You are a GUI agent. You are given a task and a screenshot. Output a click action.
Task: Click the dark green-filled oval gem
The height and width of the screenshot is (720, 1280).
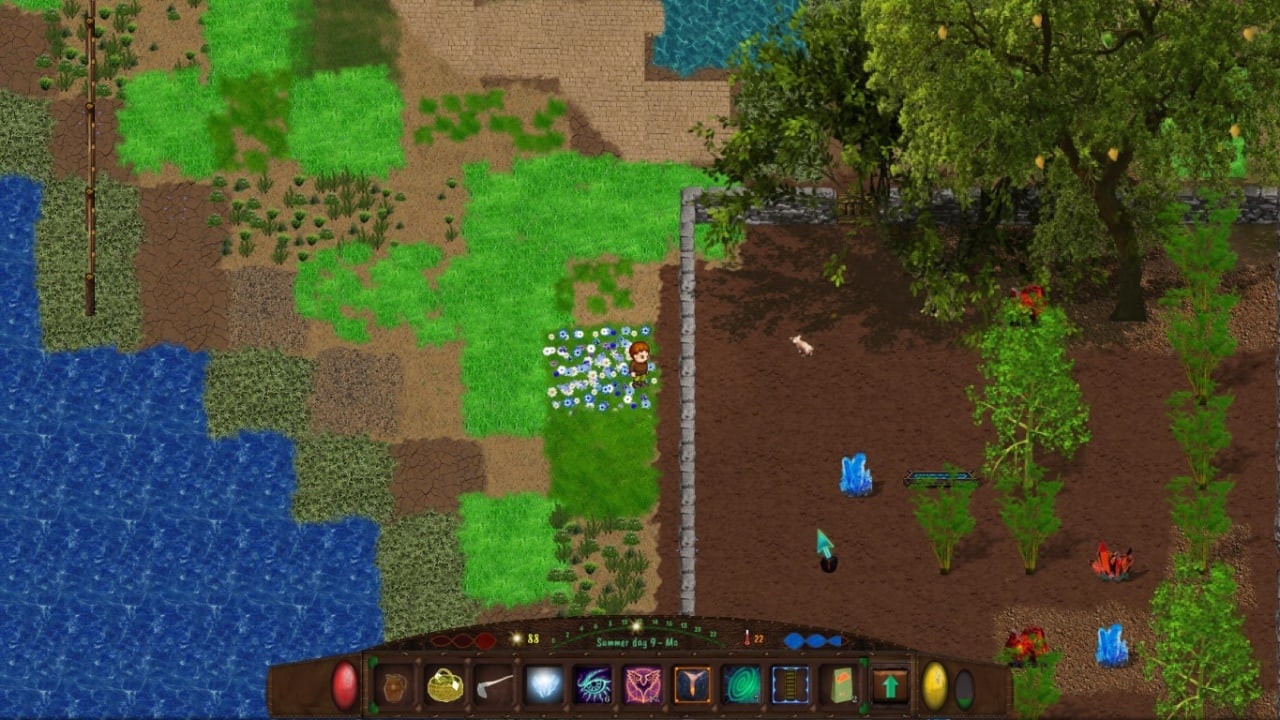coord(964,688)
